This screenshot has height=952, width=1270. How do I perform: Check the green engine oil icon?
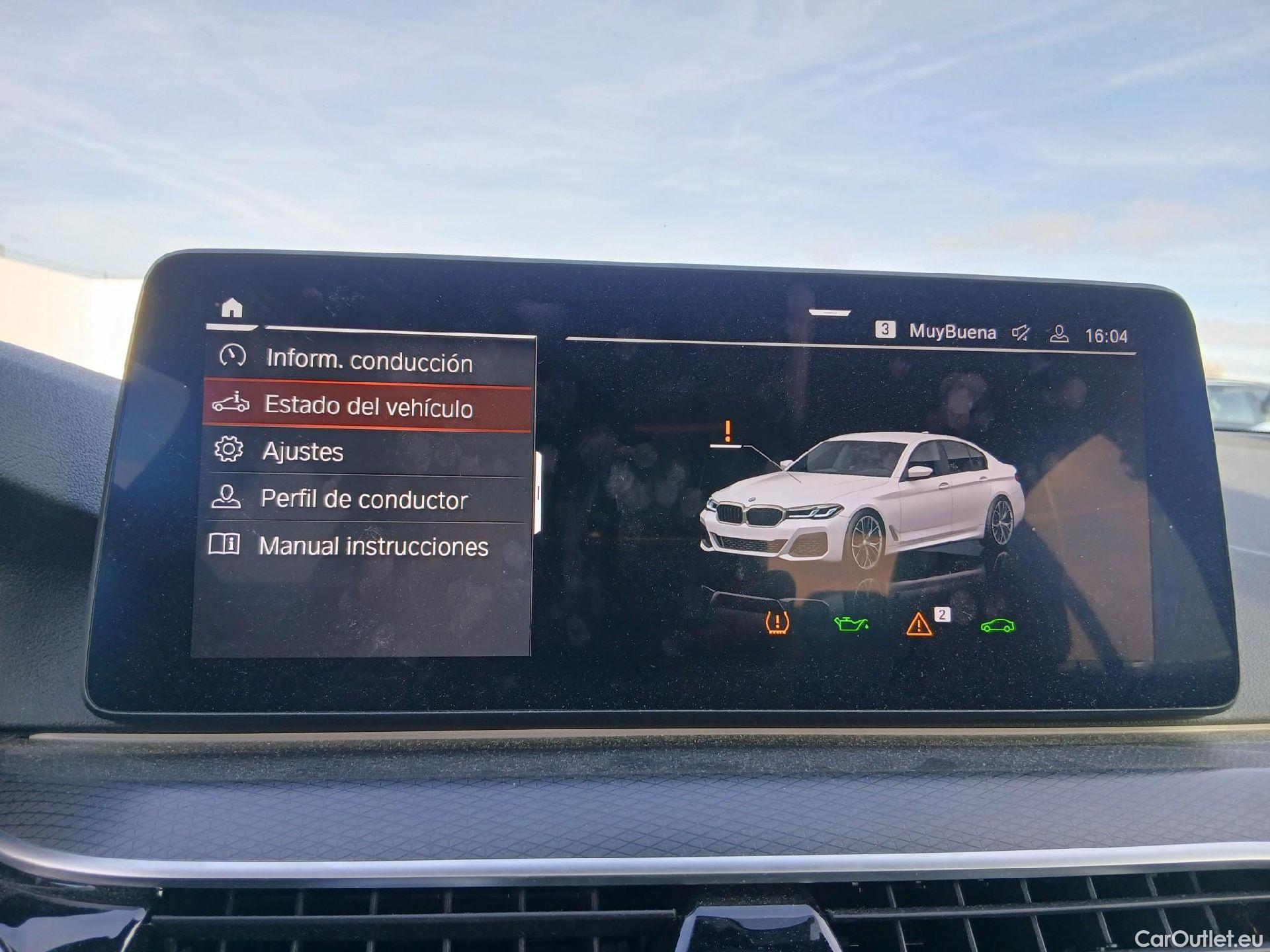[x=851, y=623]
